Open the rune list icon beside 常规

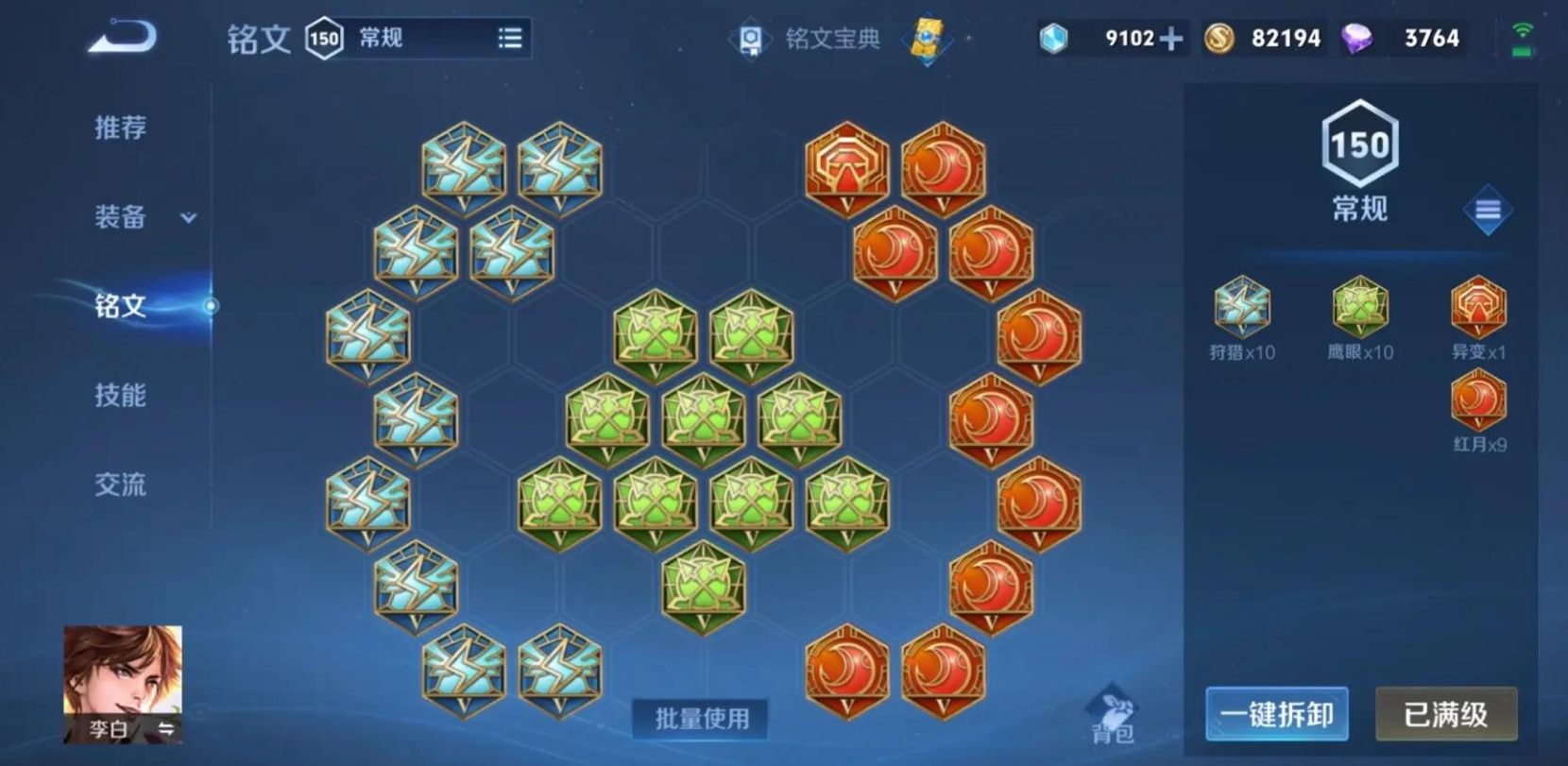[509, 38]
